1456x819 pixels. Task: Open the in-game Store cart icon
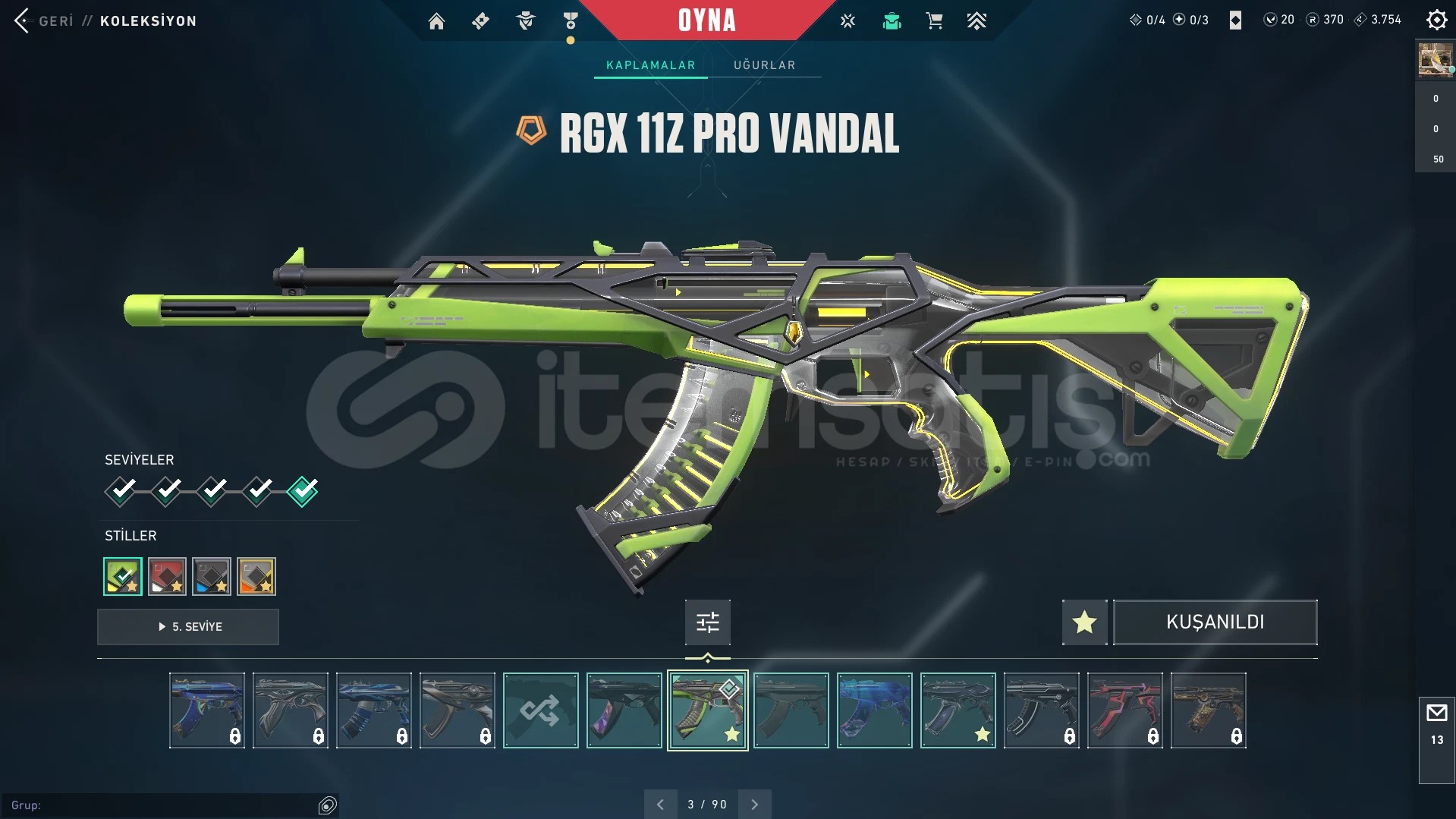tap(934, 20)
